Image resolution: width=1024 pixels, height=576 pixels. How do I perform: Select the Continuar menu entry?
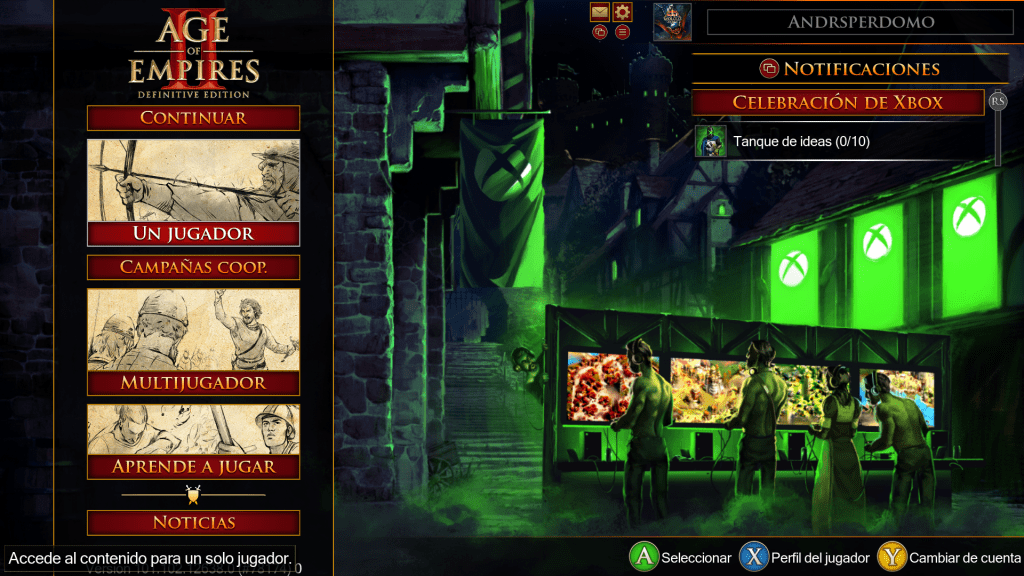(193, 118)
